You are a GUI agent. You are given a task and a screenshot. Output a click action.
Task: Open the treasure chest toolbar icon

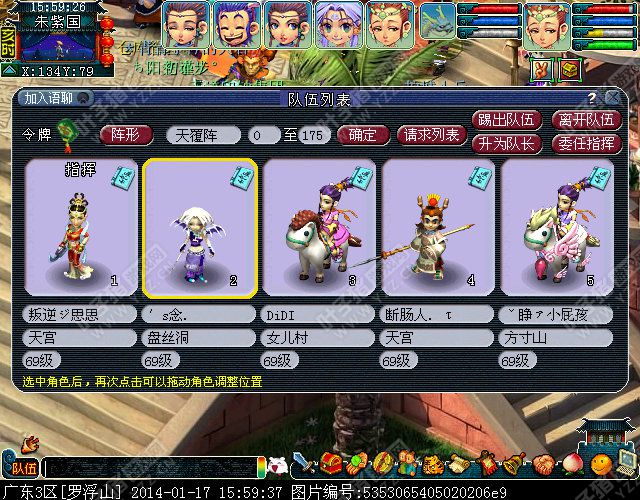pos(332,464)
